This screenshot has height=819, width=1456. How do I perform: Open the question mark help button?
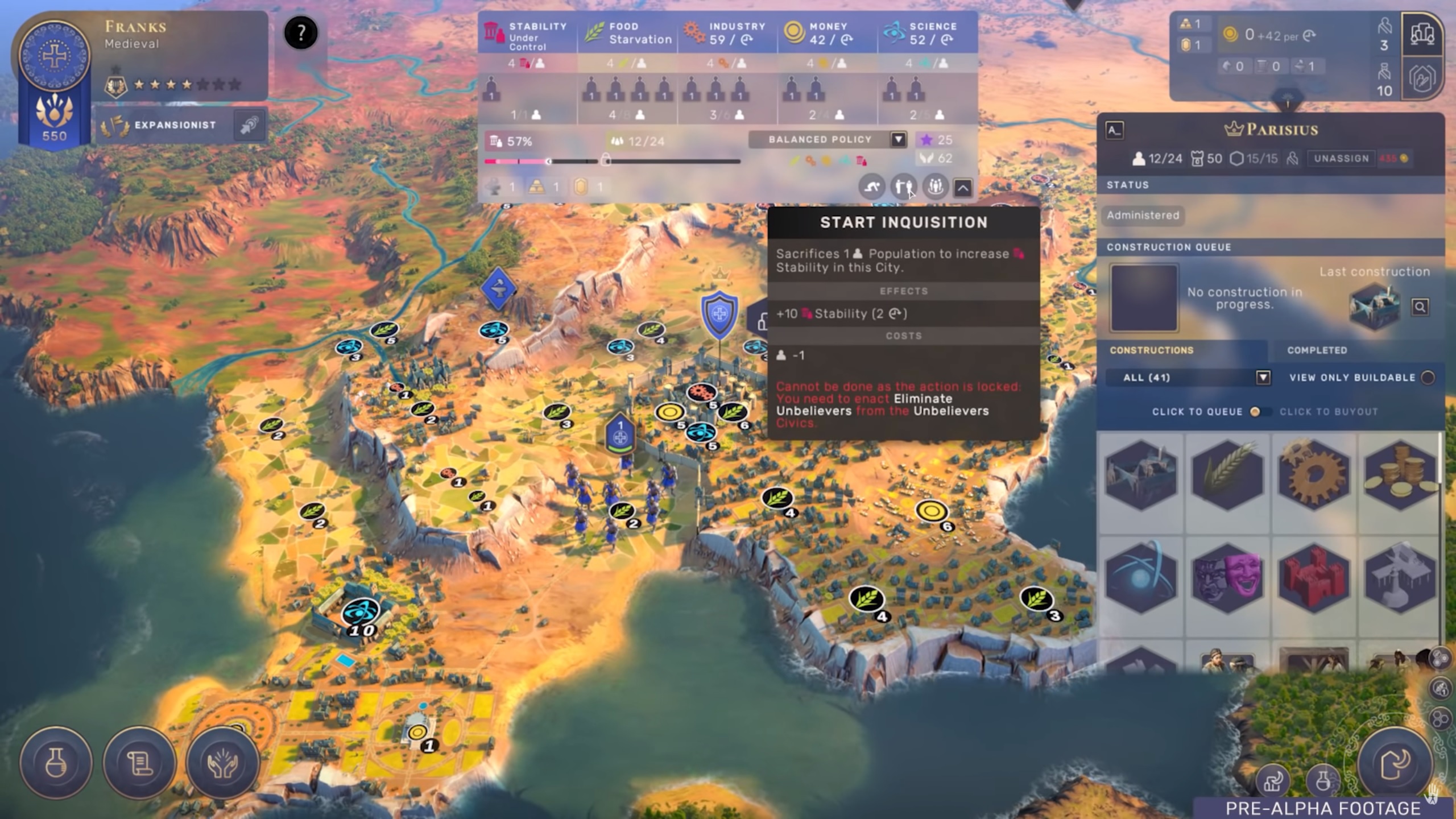point(300,33)
